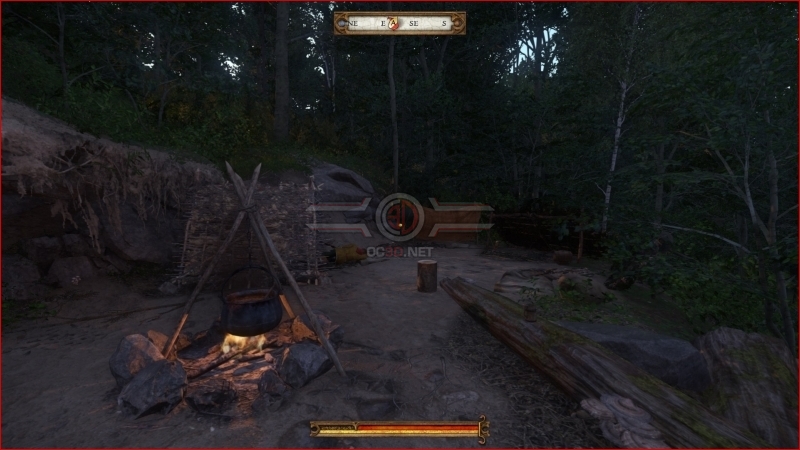Viewport: 800px width, 450px height.
Task: Select the quest marker on the compass
Action: tap(394, 23)
